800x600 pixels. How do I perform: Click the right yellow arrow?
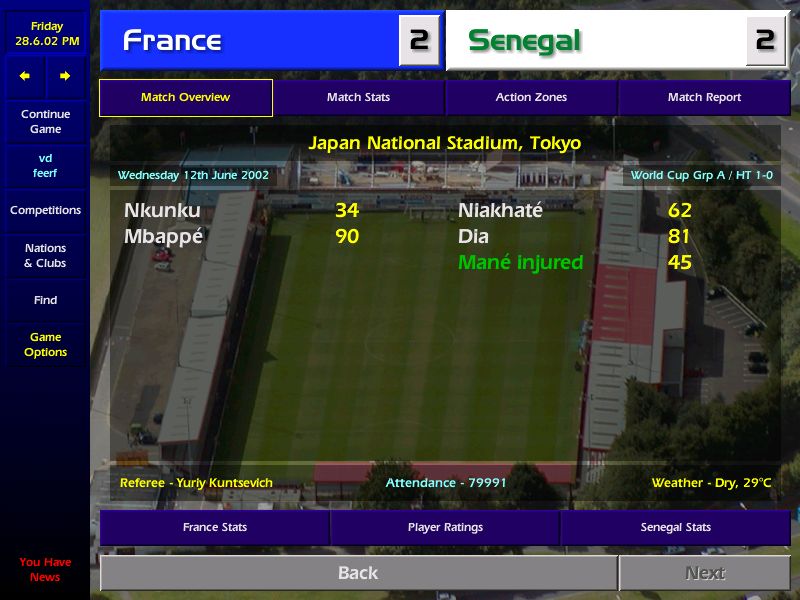click(65, 76)
